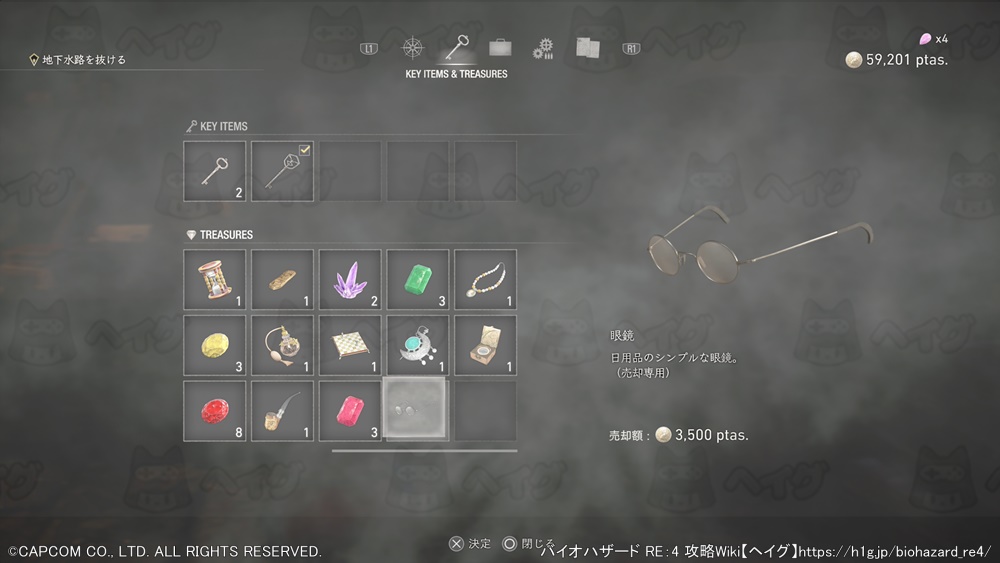
Task: Select the pearl pendant necklace treasure
Action: point(486,279)
